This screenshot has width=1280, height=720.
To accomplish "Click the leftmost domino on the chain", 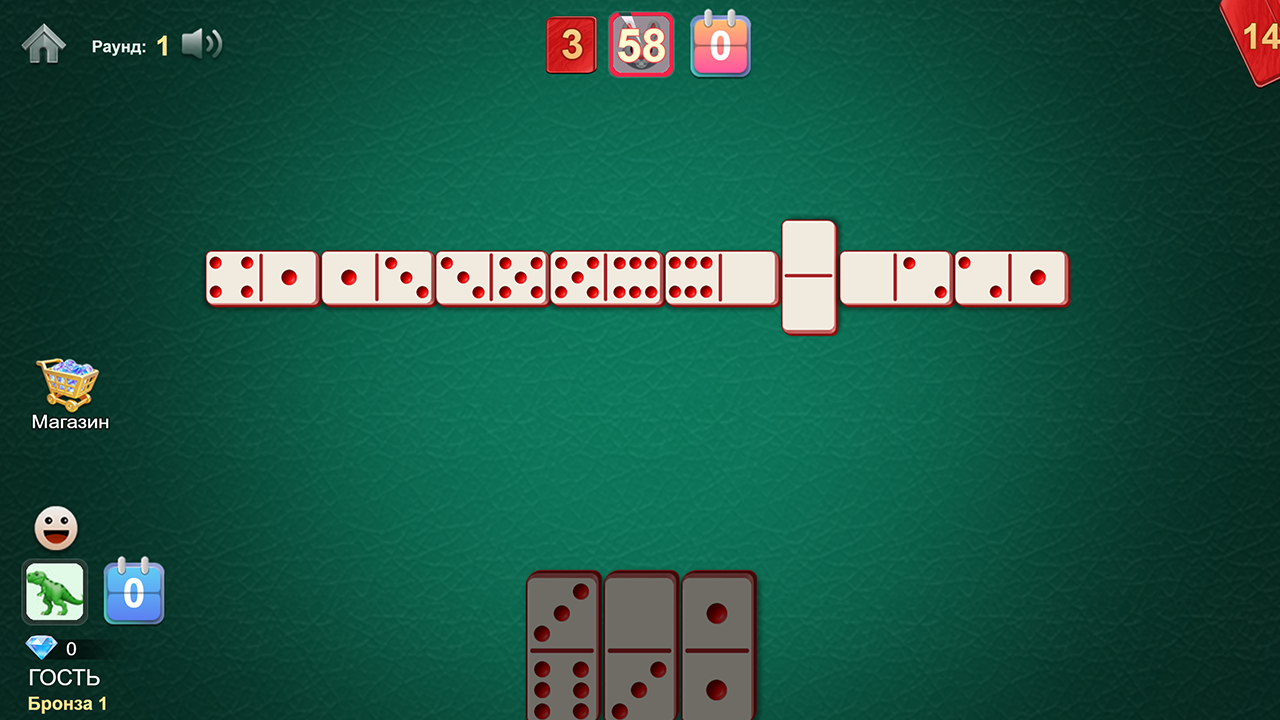I will 262,278.
